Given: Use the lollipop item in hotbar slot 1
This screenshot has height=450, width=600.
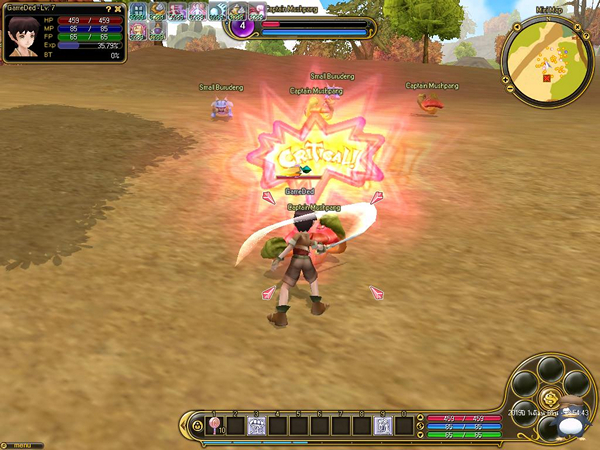Looking at the screenshot, I should 214,425.
